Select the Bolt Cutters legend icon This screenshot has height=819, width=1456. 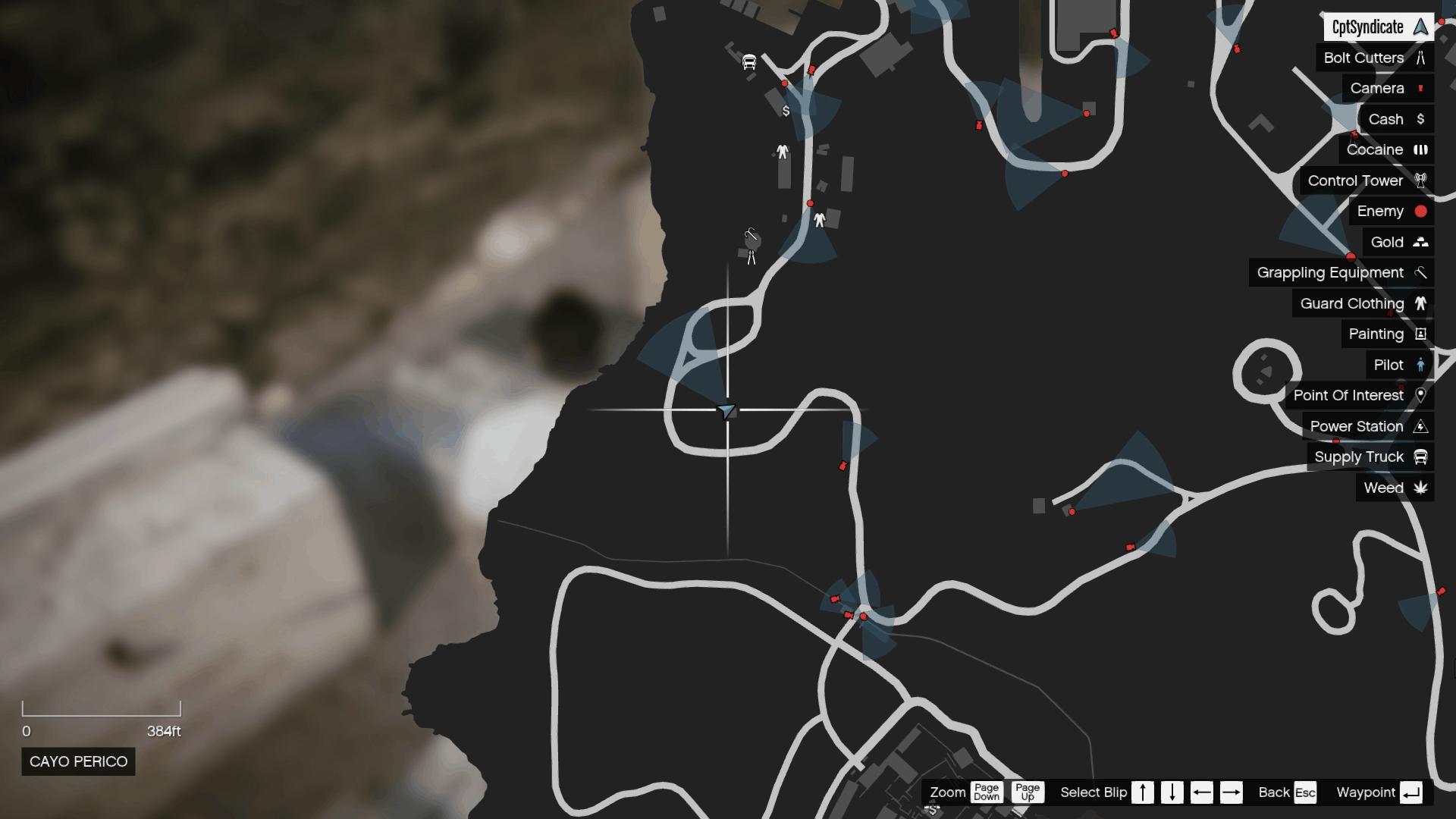coord(1421,58)
